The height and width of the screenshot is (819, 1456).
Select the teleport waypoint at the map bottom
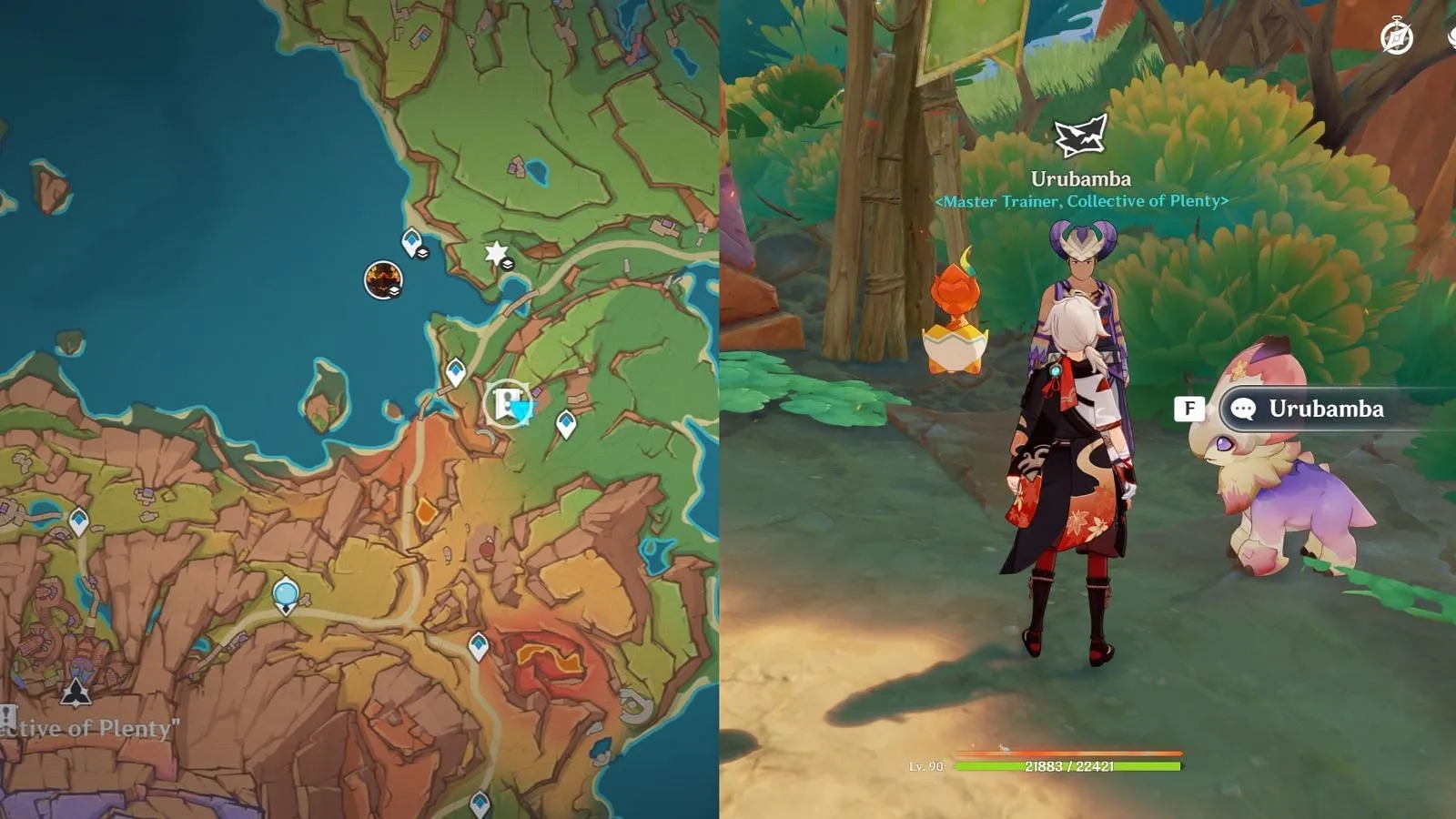[479, 804]
